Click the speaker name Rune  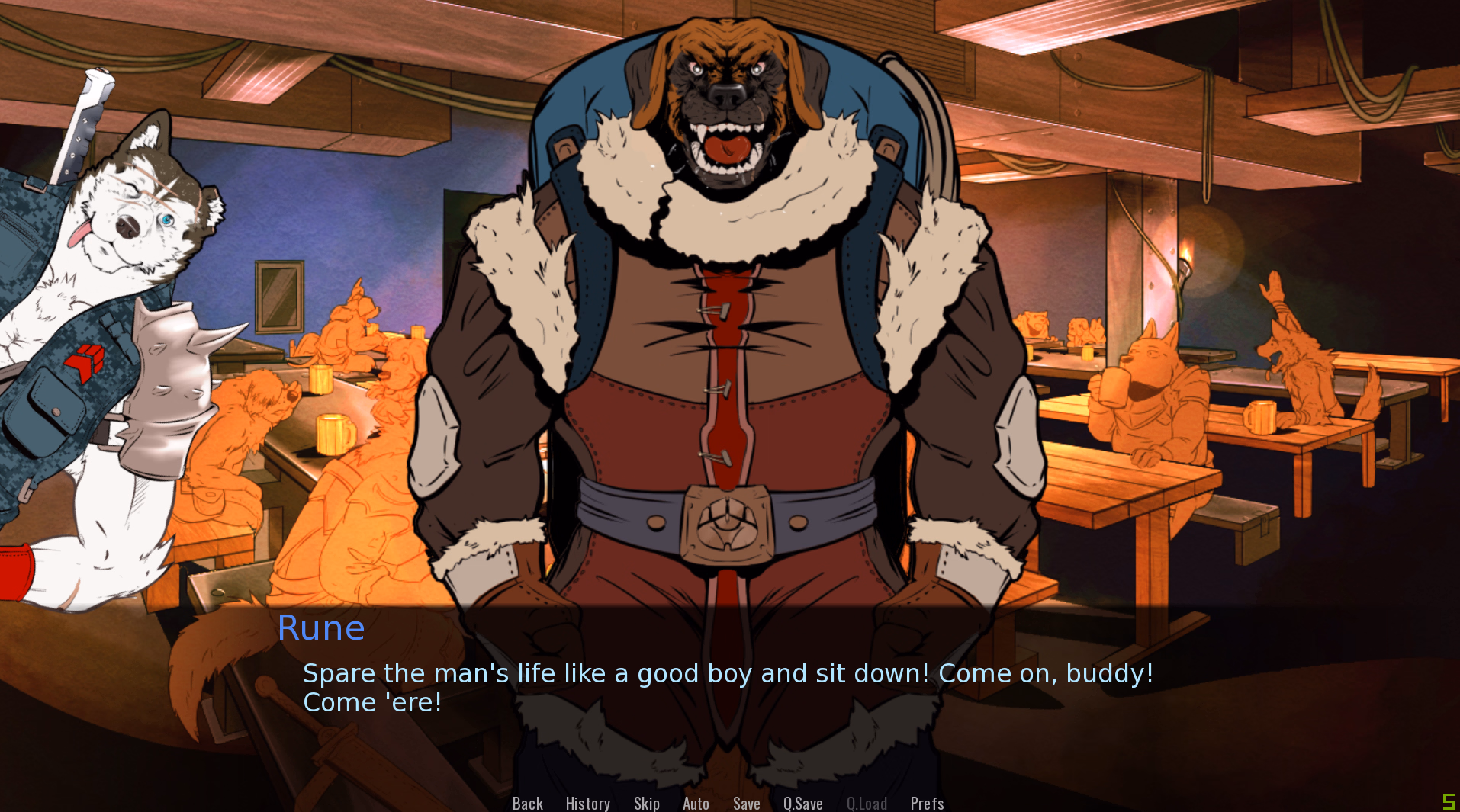(321, 628)
